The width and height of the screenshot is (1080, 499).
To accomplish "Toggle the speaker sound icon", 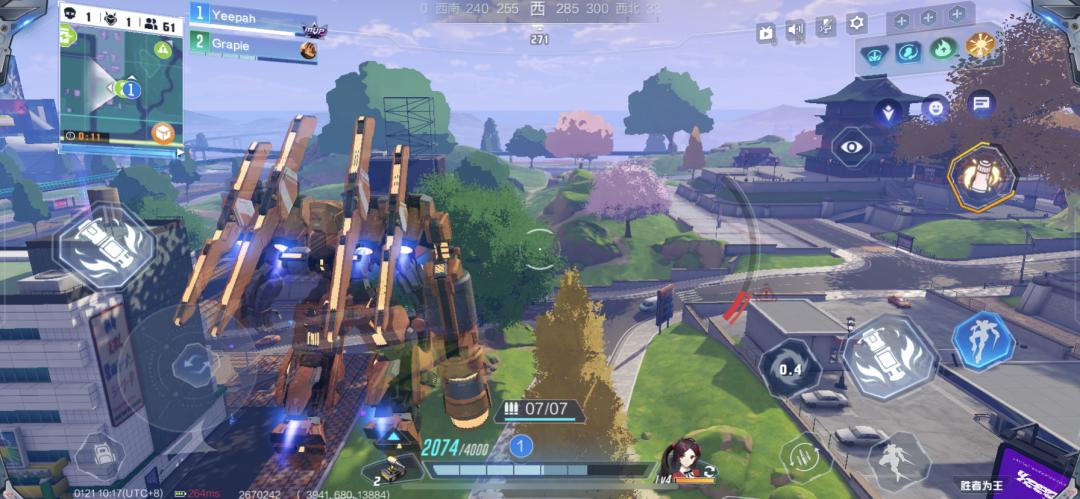I will [796, 30].
